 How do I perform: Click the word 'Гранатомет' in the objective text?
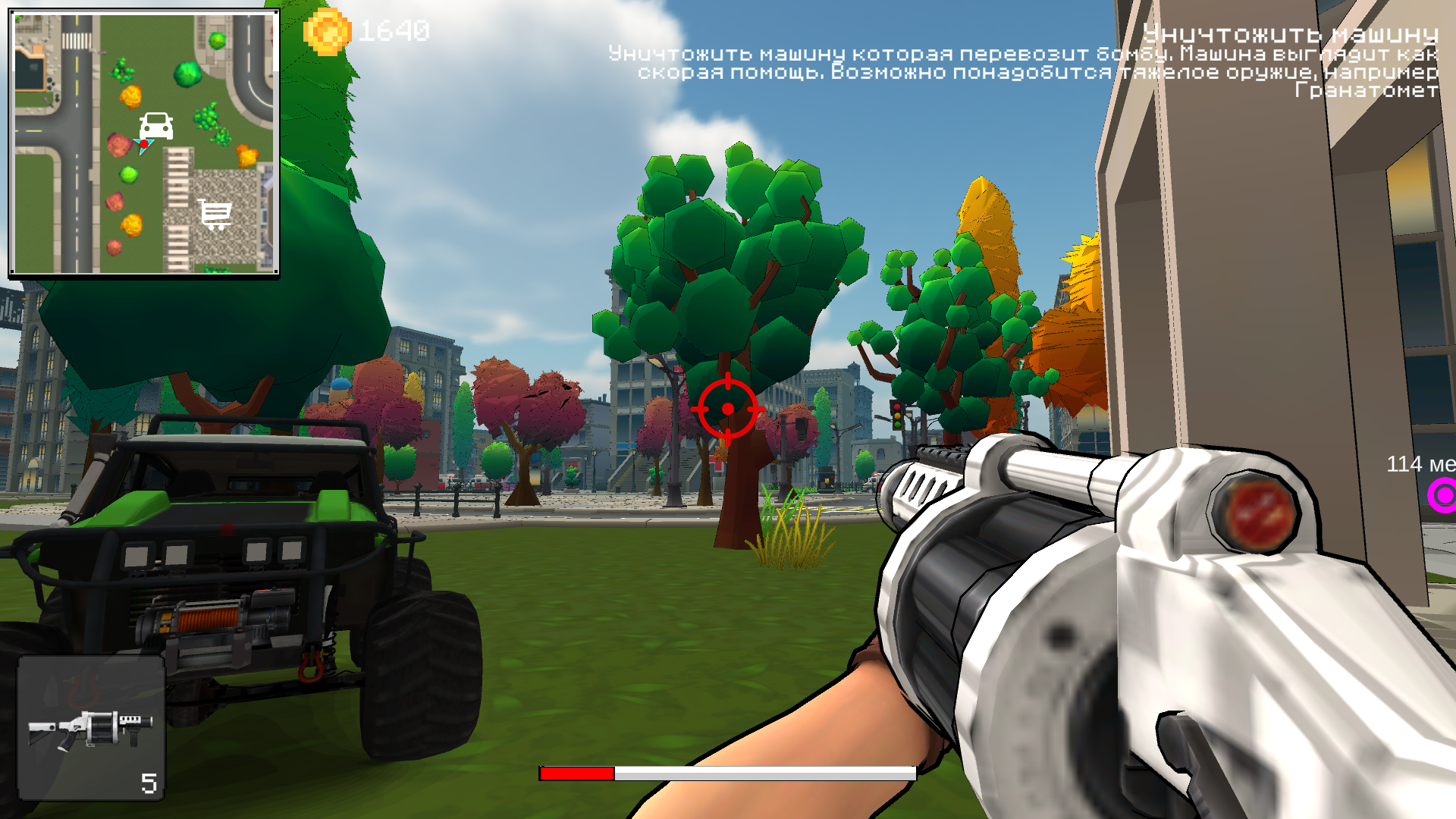(x=1366, y=91)
